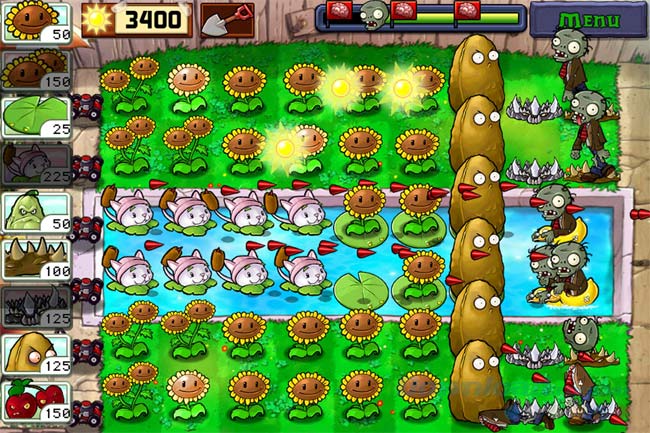Pick up the shovel tool
Viewport: 650px width, 433px height.
click(x=226, y=18)
